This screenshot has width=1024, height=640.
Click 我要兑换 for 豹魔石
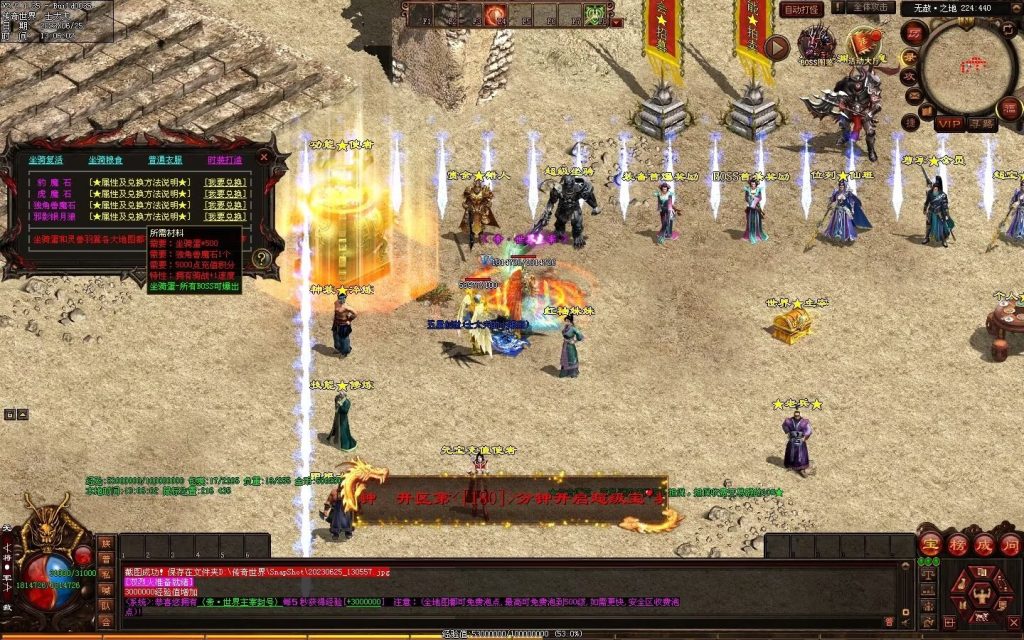[225, 181]
